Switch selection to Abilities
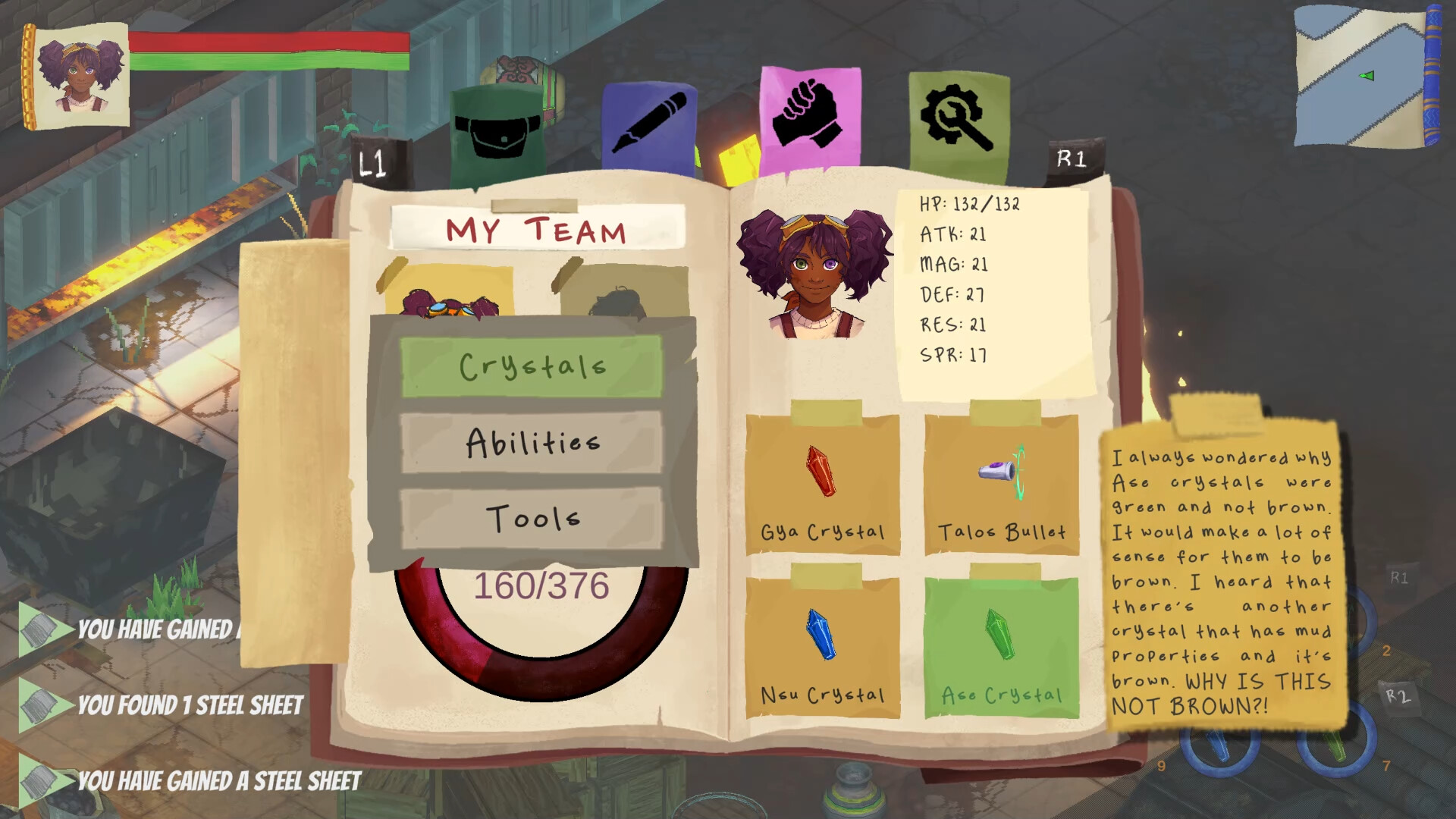 531,443
